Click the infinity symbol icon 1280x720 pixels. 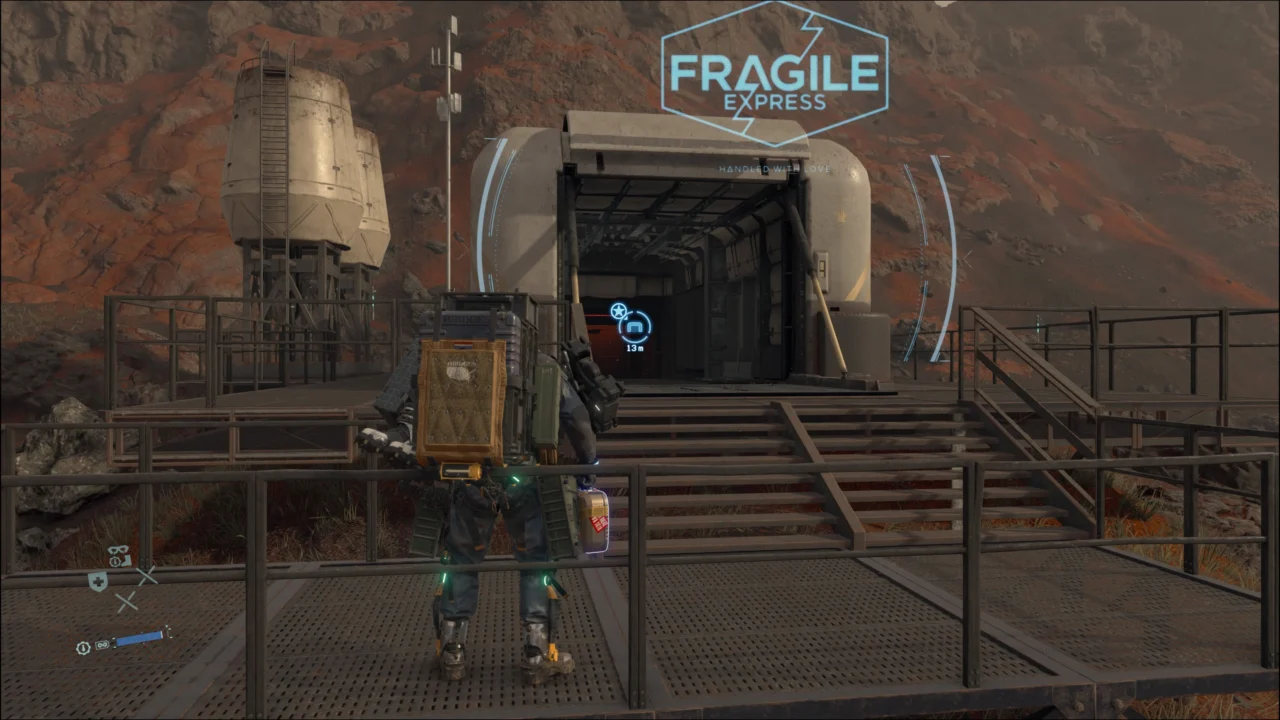coord(102,646)
